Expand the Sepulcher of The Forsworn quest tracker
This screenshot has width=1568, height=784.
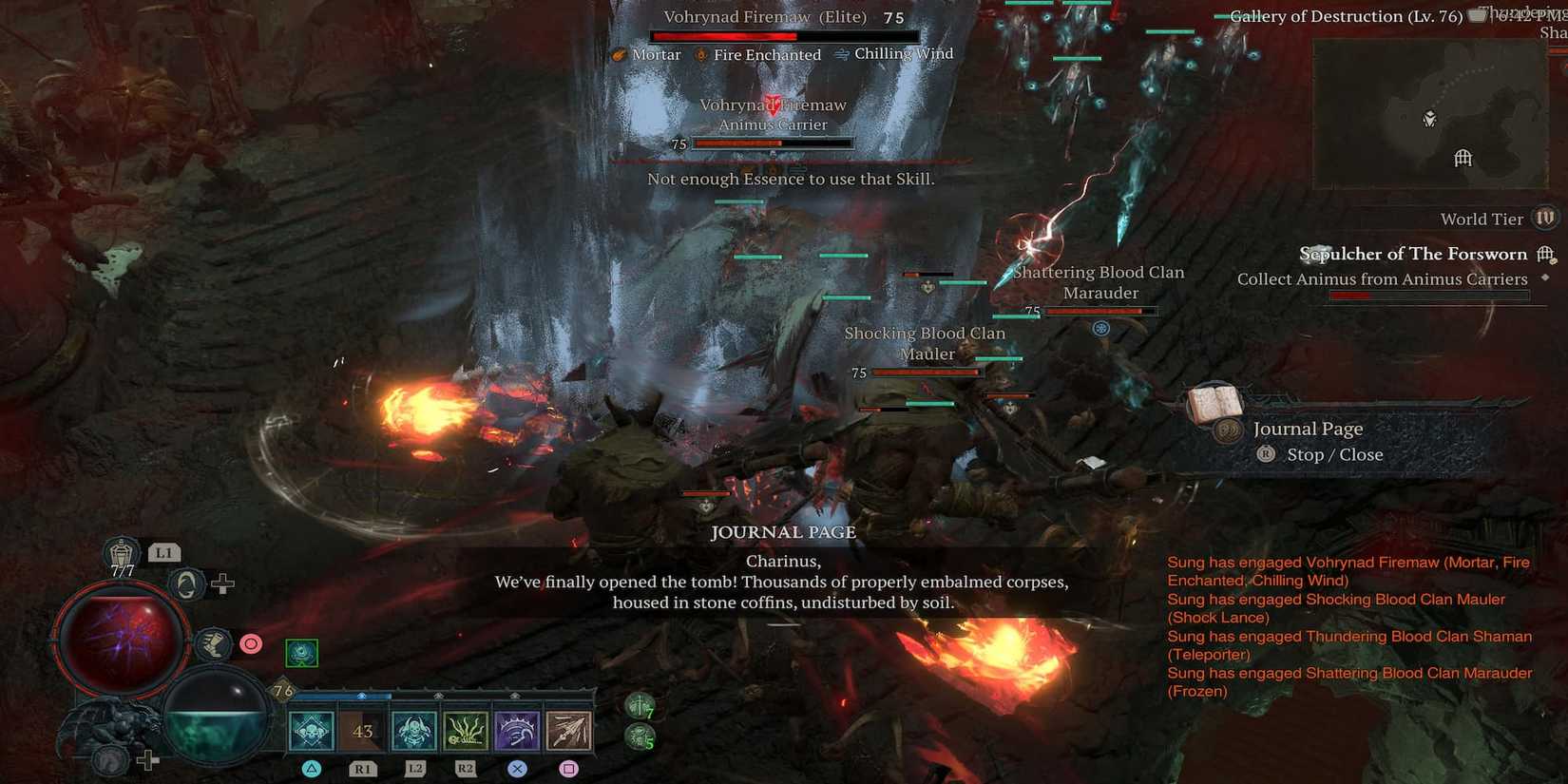(1413, 254)
